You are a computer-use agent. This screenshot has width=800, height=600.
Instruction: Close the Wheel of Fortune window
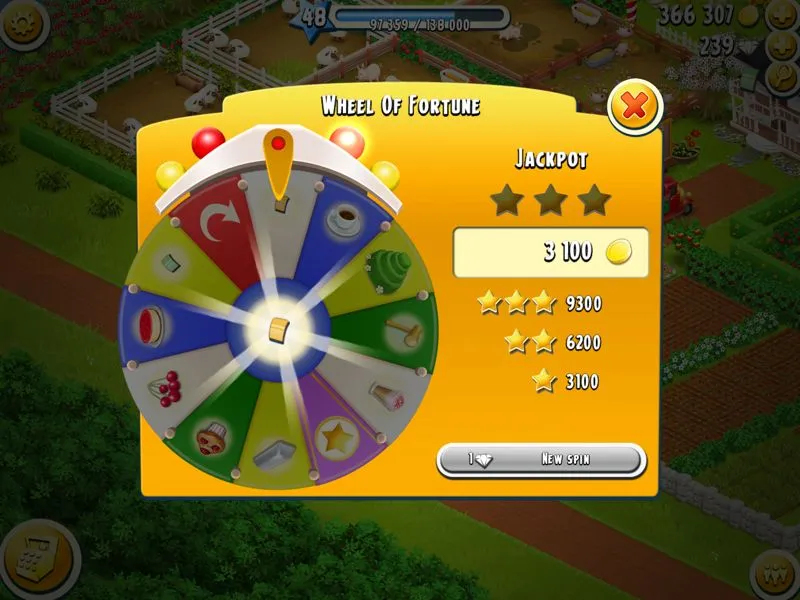click(x=634, y=105)
